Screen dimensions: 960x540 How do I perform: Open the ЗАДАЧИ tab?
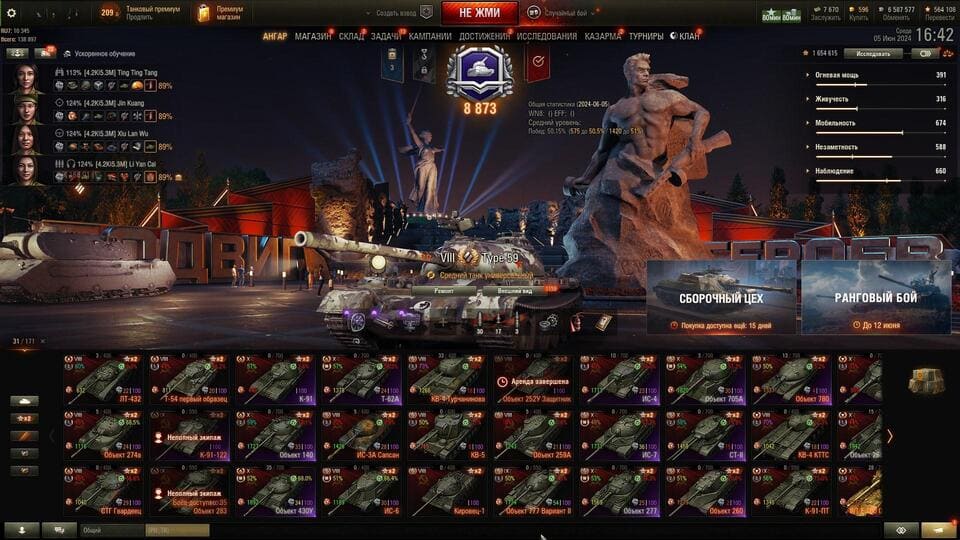coord(387,37)
